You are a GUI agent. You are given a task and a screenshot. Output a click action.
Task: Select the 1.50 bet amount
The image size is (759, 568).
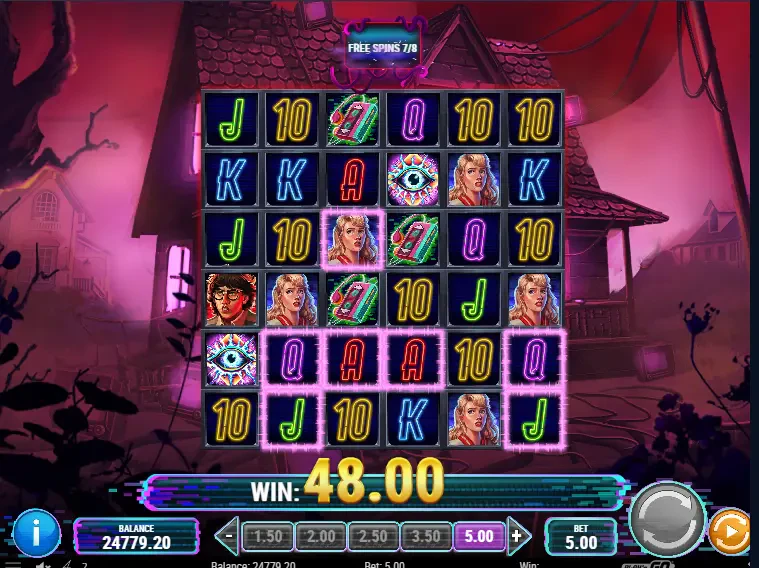click(267, 536)
